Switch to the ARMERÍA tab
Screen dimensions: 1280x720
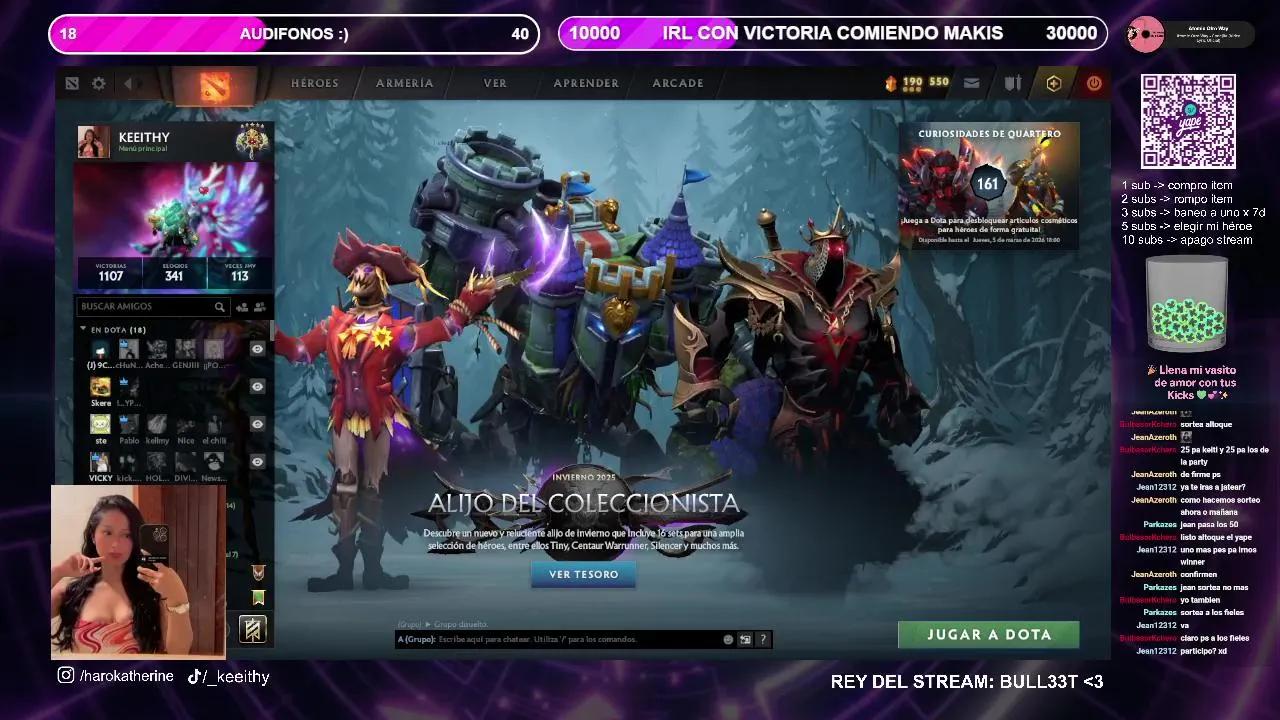[x=403, y=83]
